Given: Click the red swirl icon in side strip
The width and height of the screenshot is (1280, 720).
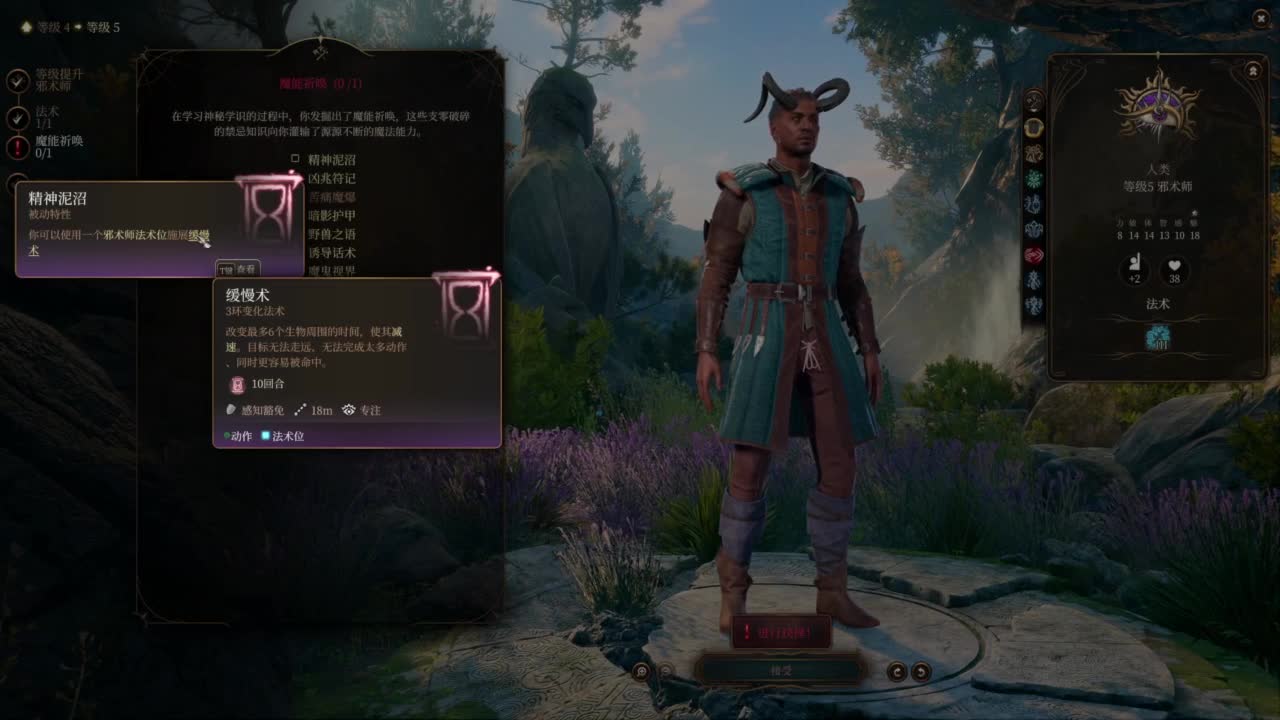Looking at the screenshot, I should coord(1034,254).
